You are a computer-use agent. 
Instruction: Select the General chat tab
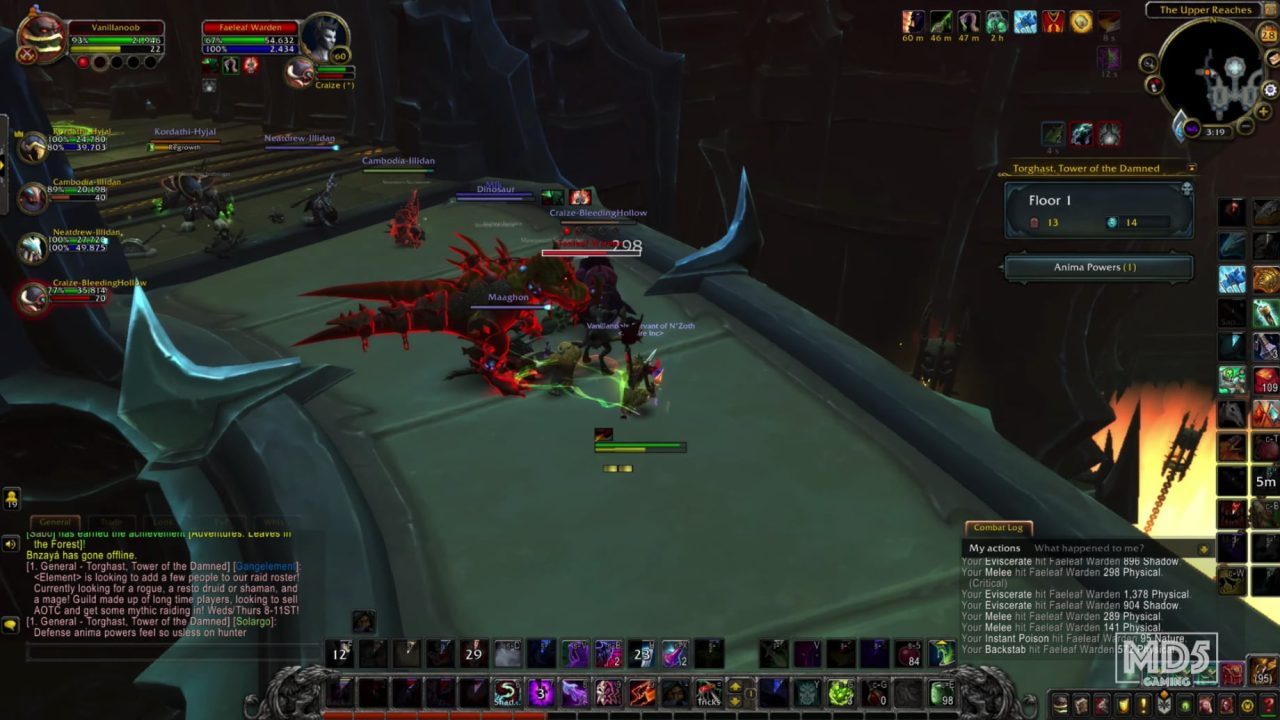coord(55,521)
